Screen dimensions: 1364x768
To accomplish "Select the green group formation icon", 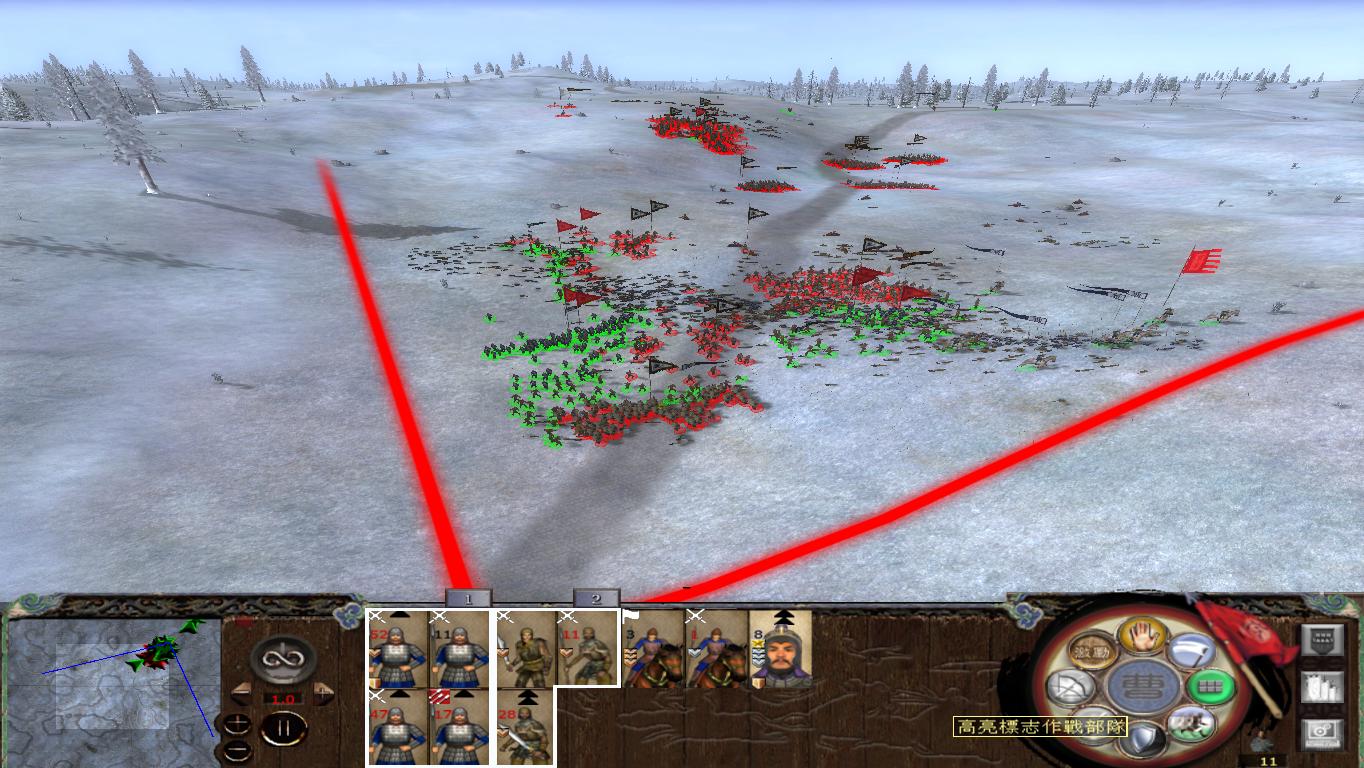I will [x=1210, y=686].
